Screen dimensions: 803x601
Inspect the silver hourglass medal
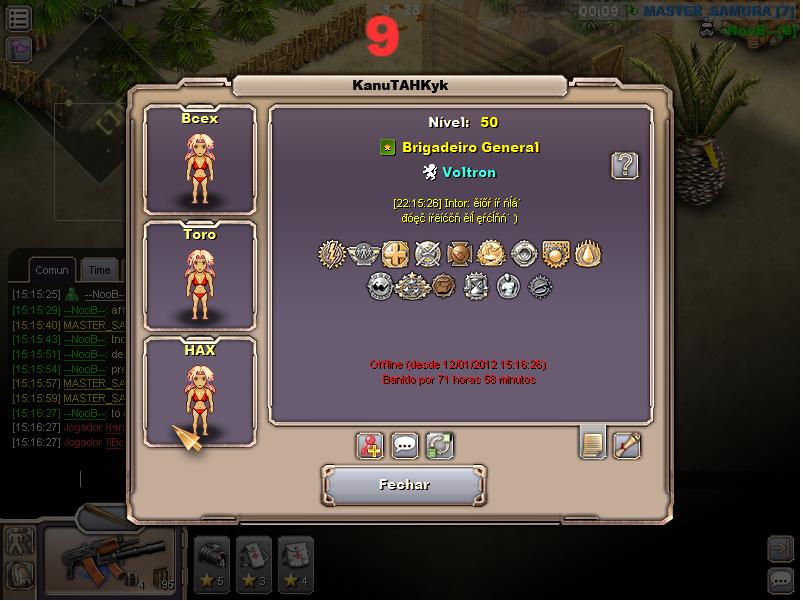tap(475, 288)
